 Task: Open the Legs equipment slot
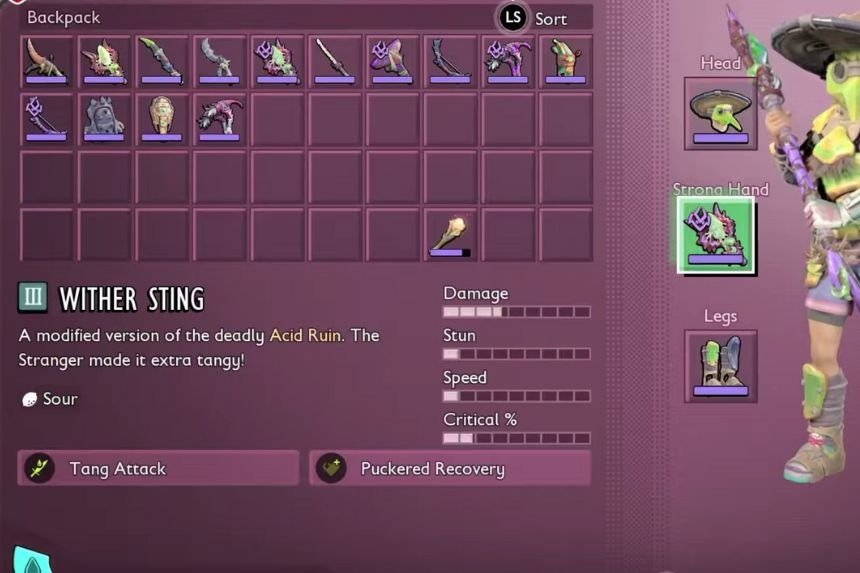point(720,366)
